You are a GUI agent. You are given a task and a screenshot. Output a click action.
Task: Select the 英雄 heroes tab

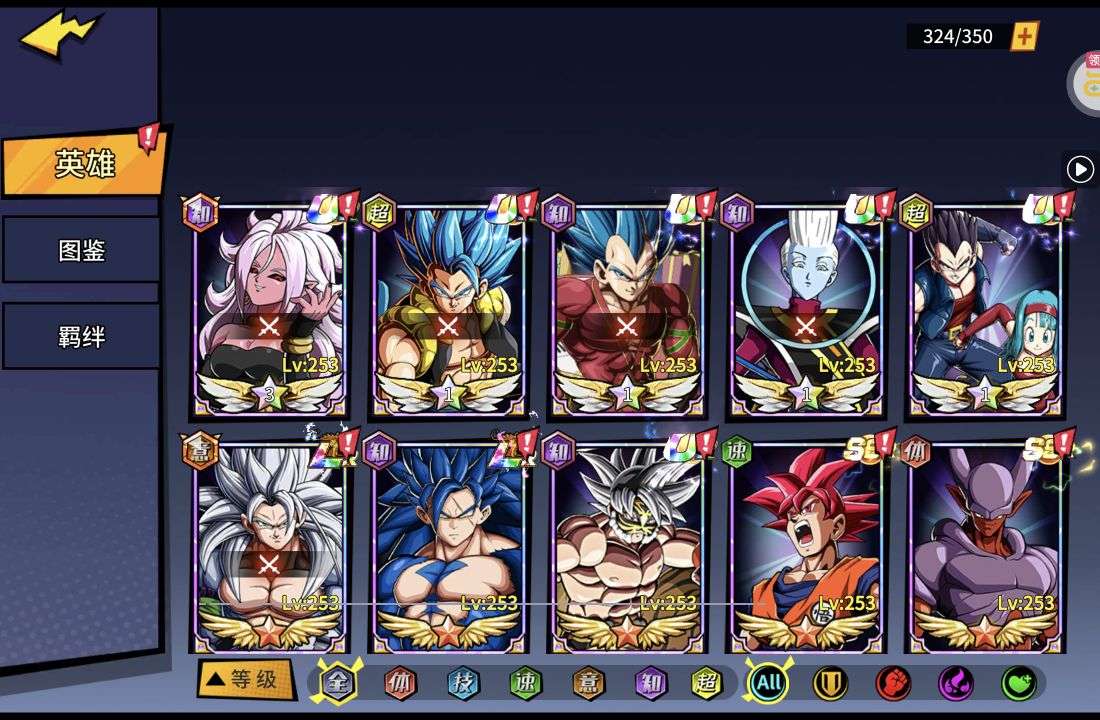pyautogui.click(x=84, y=164)
